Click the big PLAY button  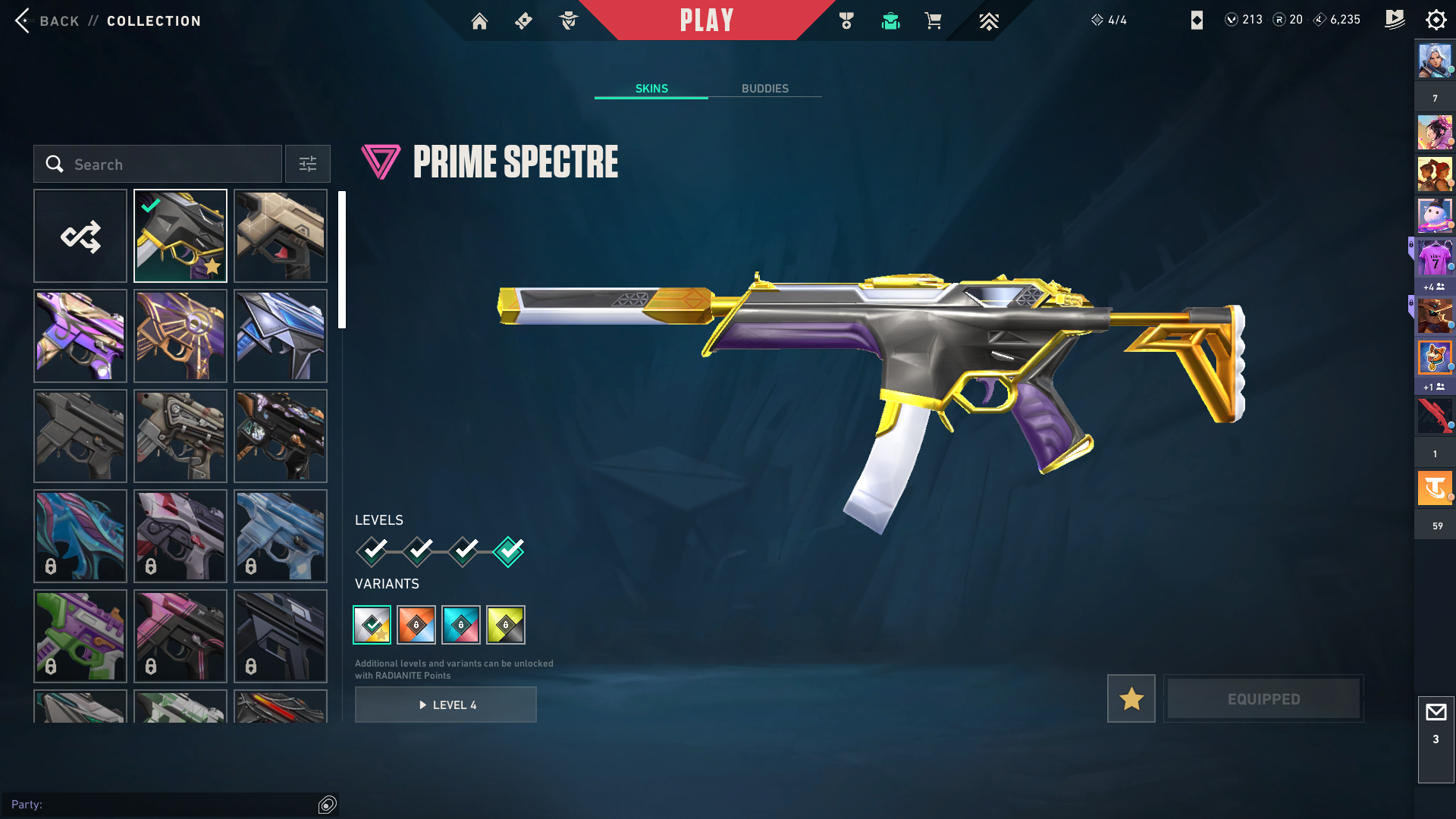[x=706, y=20]
